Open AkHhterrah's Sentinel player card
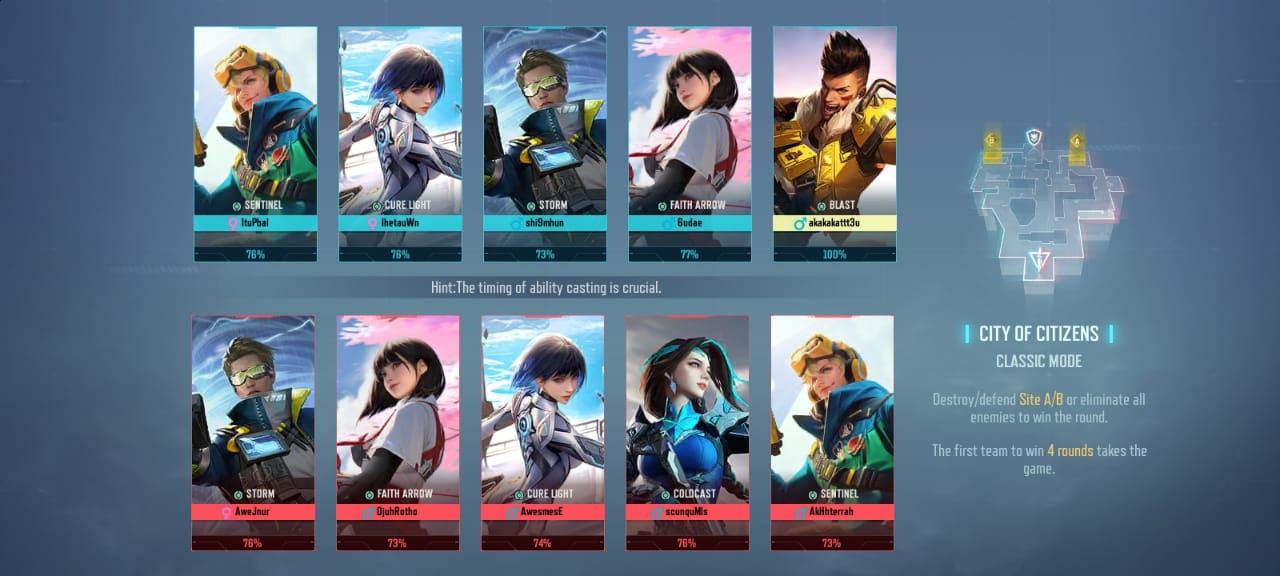This screenshot has height=576, width=1280. click(x=832, y=432)
